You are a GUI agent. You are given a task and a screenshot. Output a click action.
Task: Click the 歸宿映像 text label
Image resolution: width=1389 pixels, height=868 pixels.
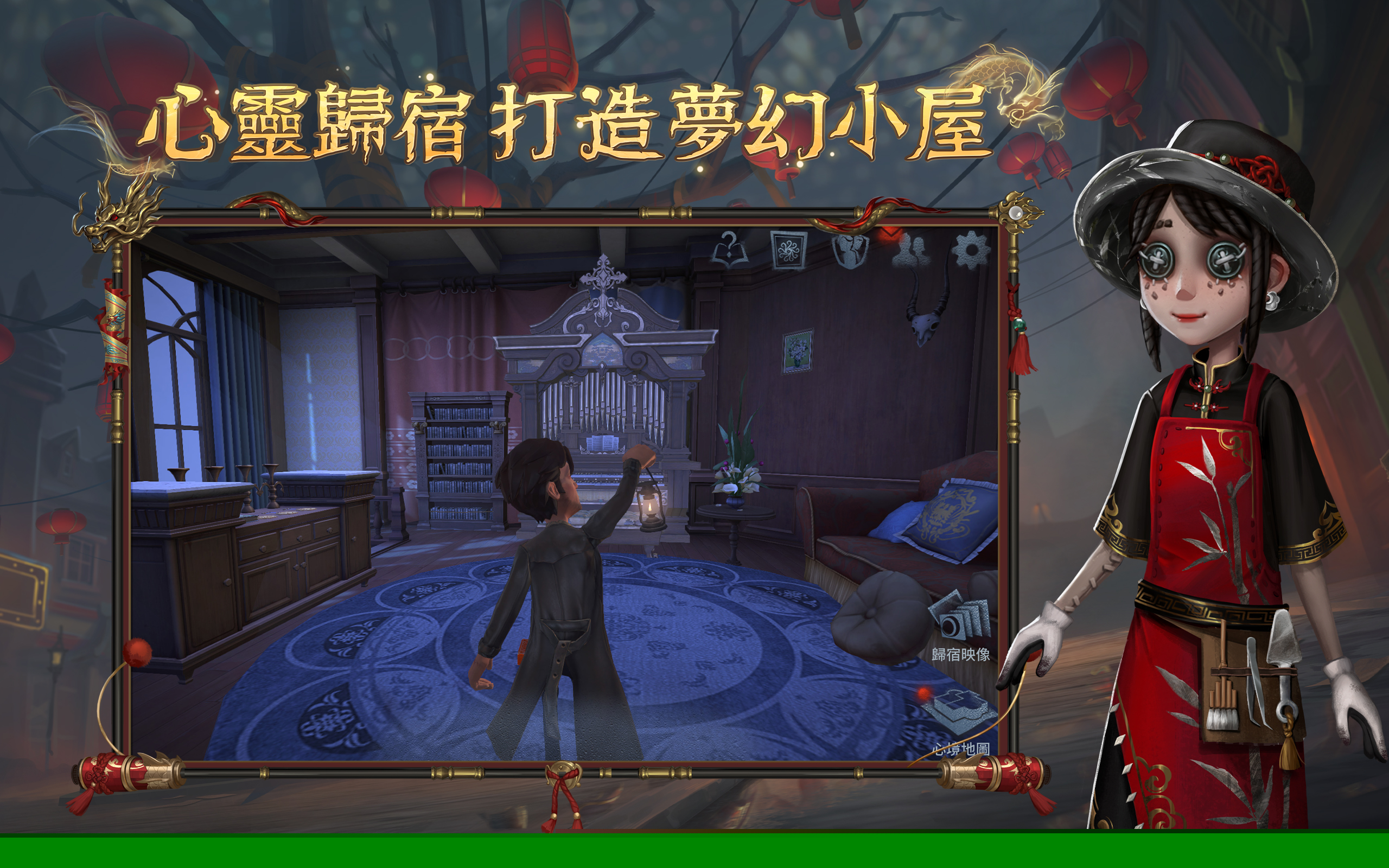[x=960, y=654]
